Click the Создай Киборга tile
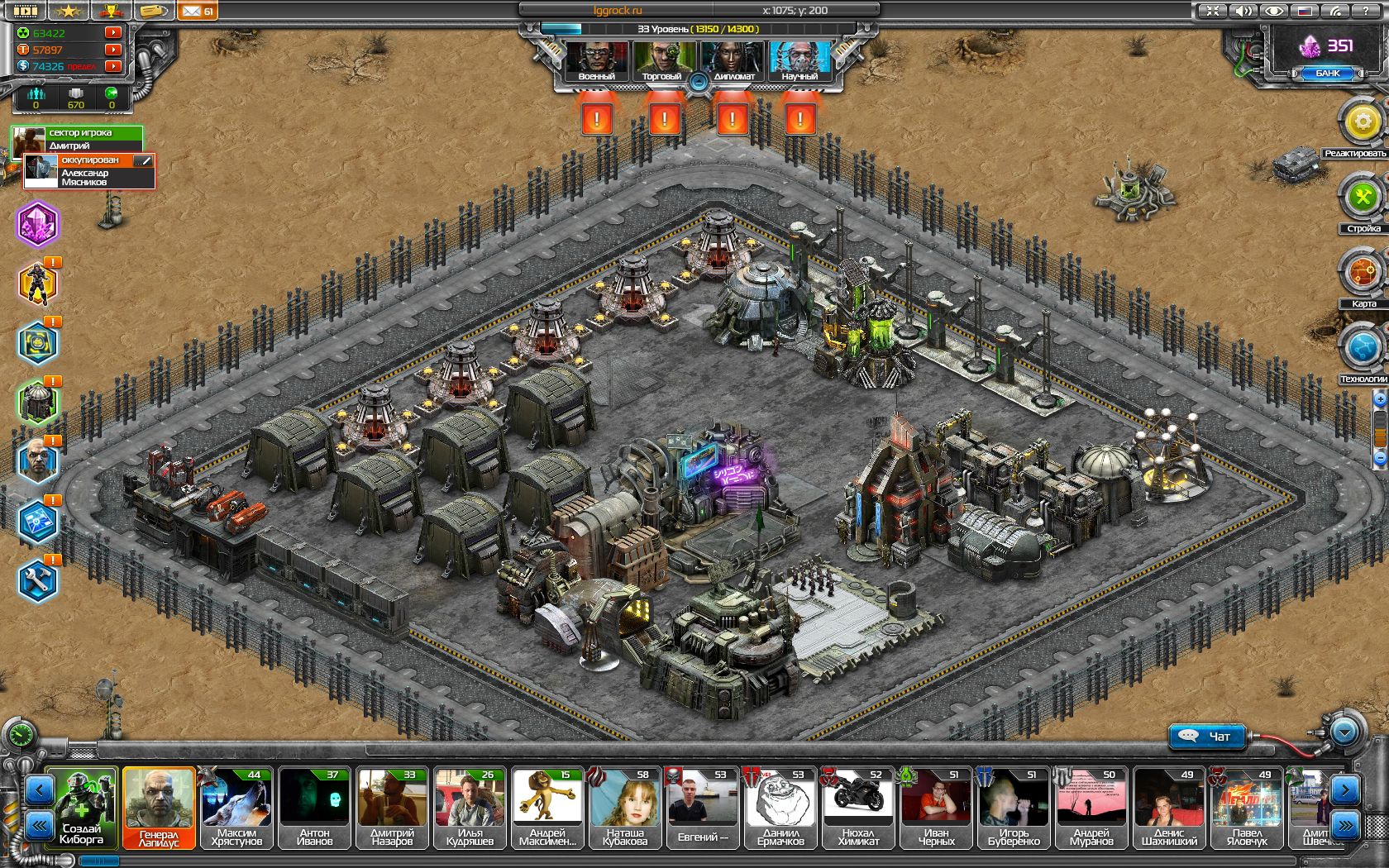Image resolution: width=1389 pixels, height=868 pixels. [x=82, y=808]
